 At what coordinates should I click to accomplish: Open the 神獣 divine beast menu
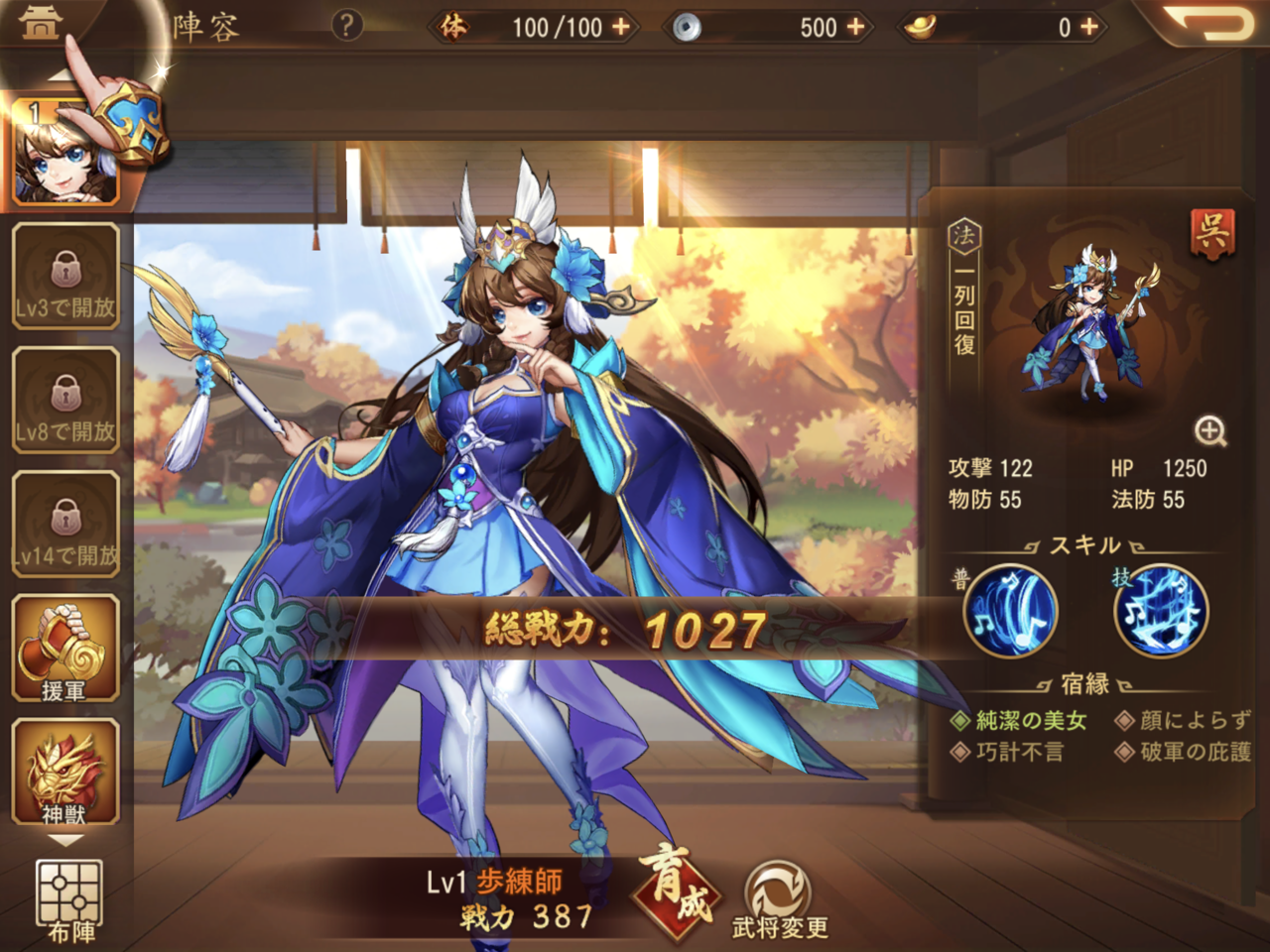65,773
